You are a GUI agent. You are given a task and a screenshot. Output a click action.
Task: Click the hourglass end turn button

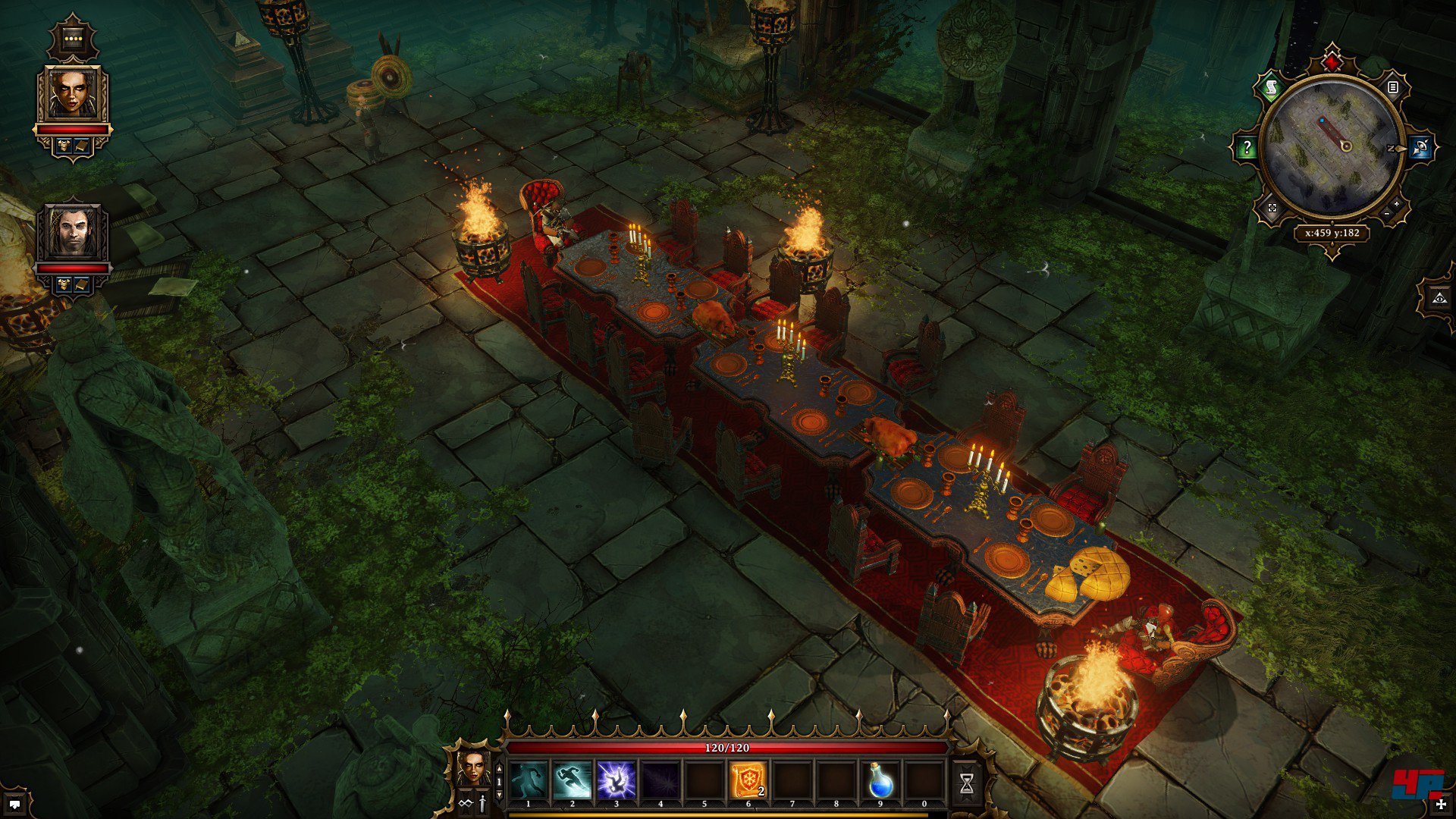[x=966, y=784]
